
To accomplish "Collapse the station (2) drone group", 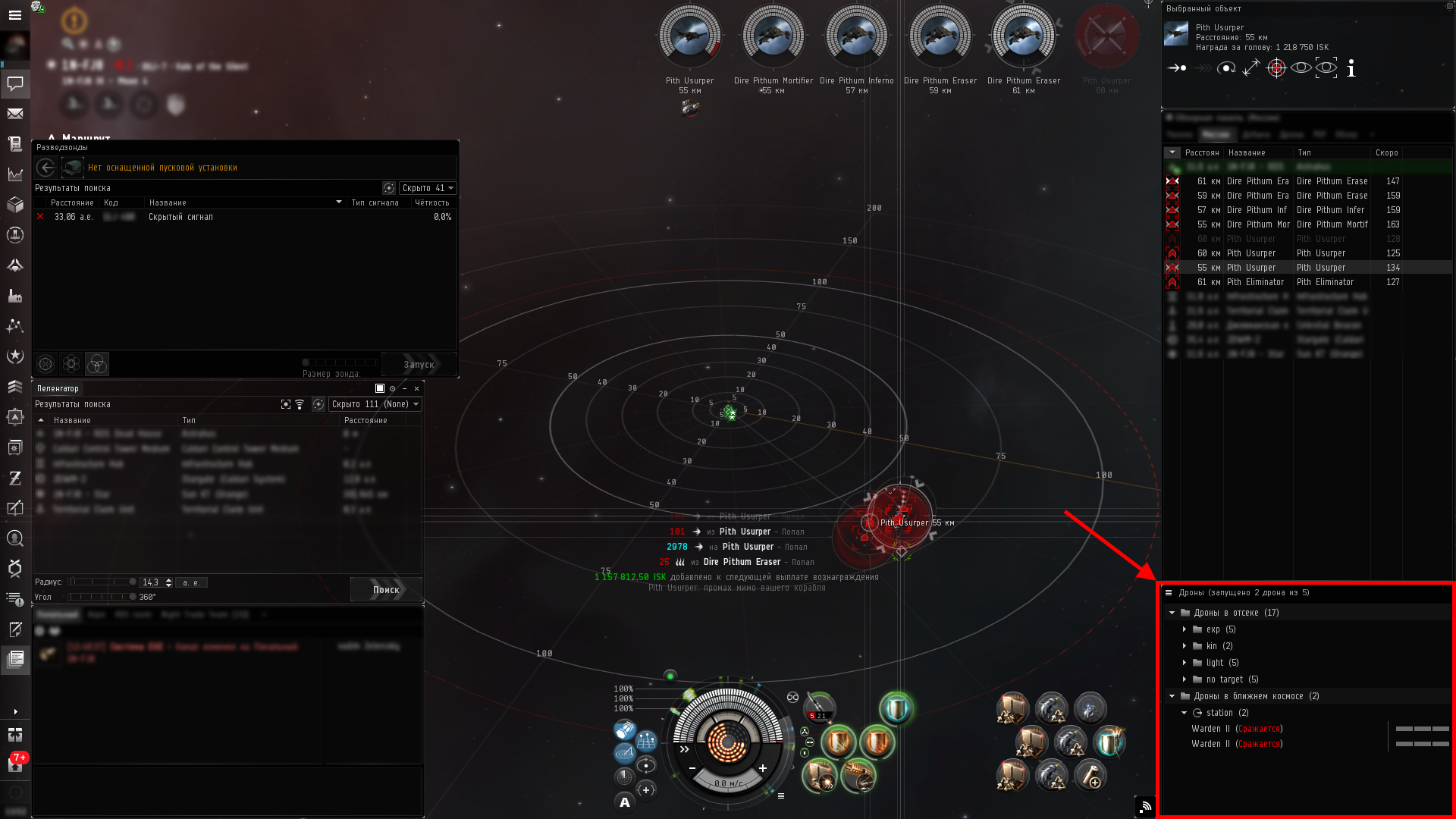I will (x=1185, y=713).
